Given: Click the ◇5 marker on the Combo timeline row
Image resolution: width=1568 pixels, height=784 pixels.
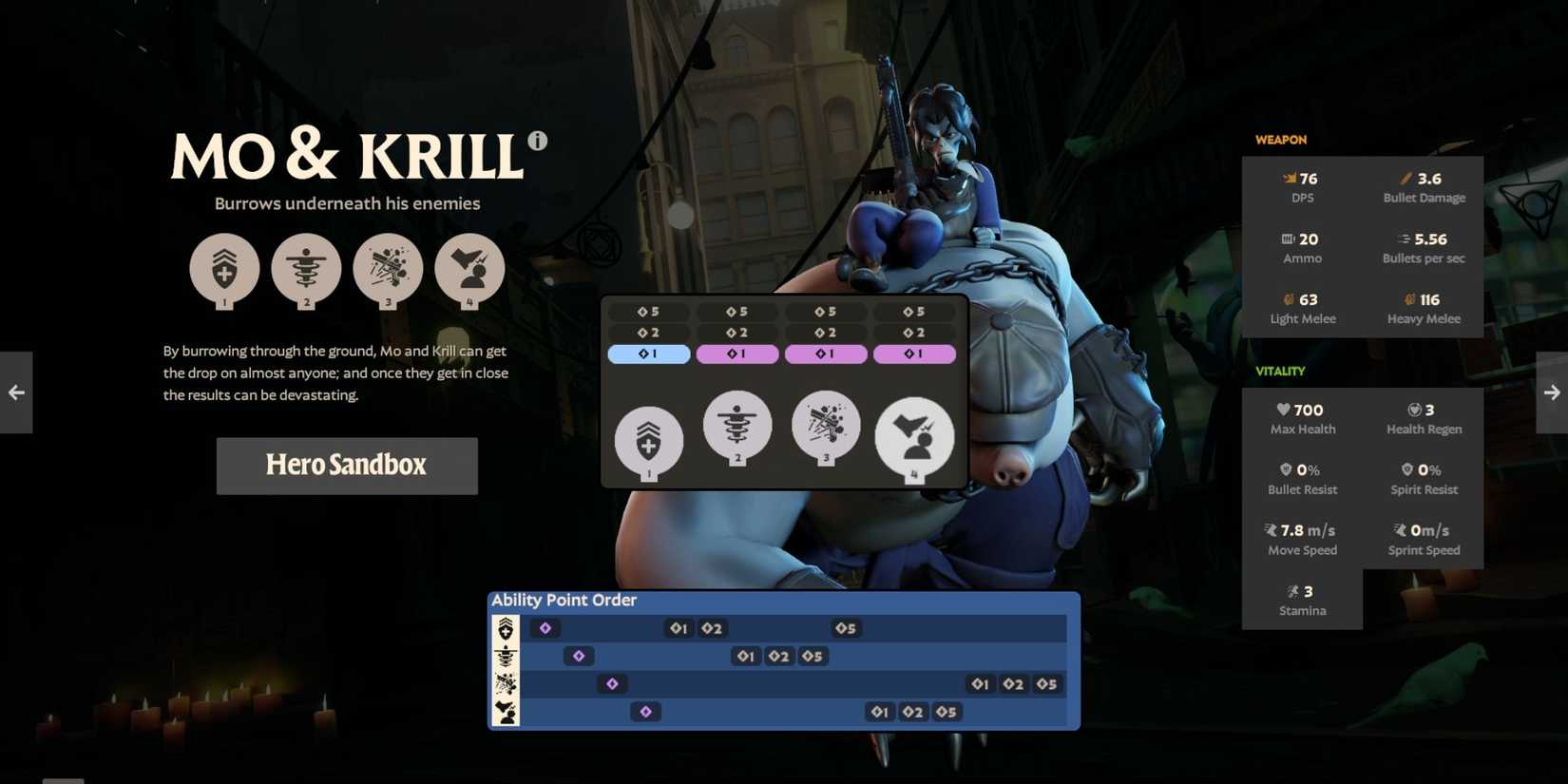Looking at the screenshot, I should pos(947,711).
